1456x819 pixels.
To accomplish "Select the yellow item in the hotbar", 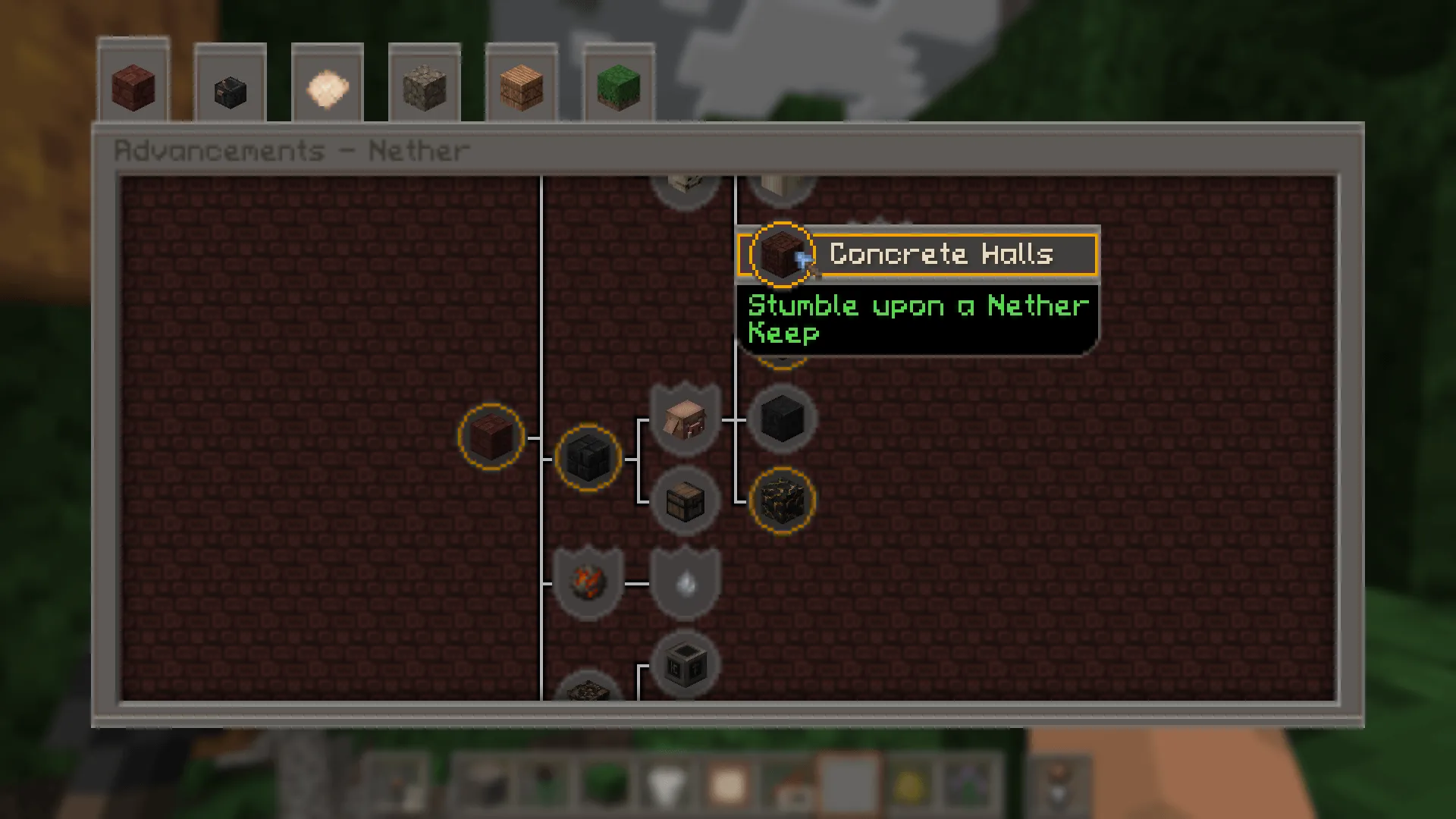I will 908,781.
